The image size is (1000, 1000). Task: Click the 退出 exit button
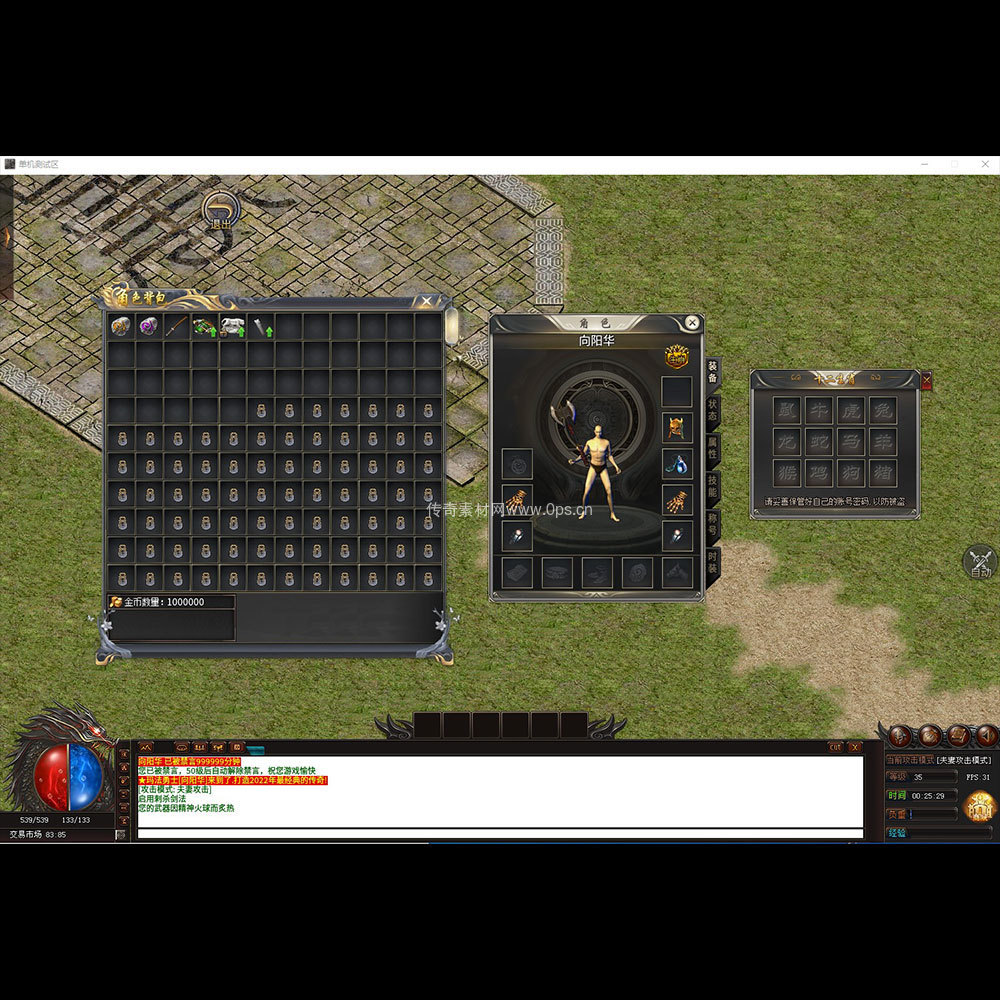pyautogui.click(x=220, y=212)
